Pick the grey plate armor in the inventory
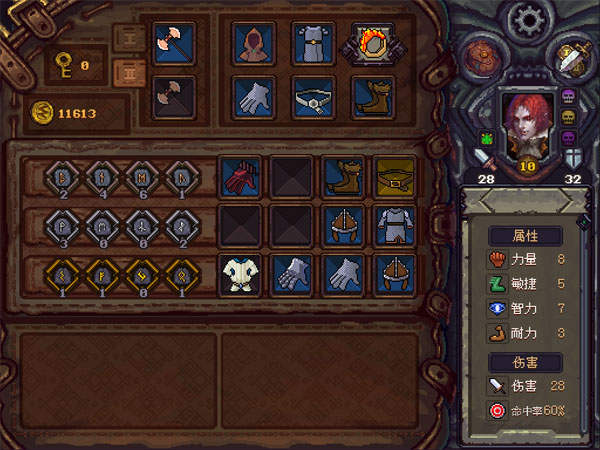Image resolution: width=600 pixels, height=450 pixels. pyautogui.click(x=394, y=225)
